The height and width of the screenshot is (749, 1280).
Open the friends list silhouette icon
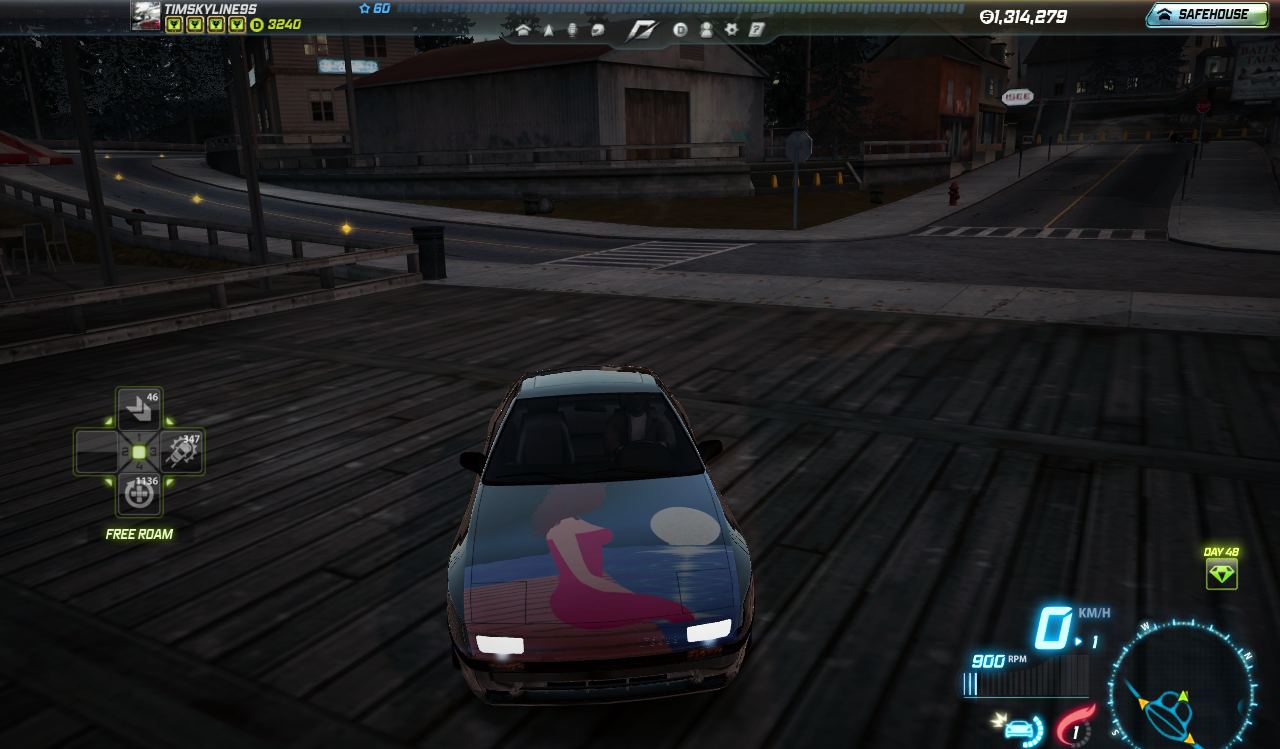pos(706,30)
